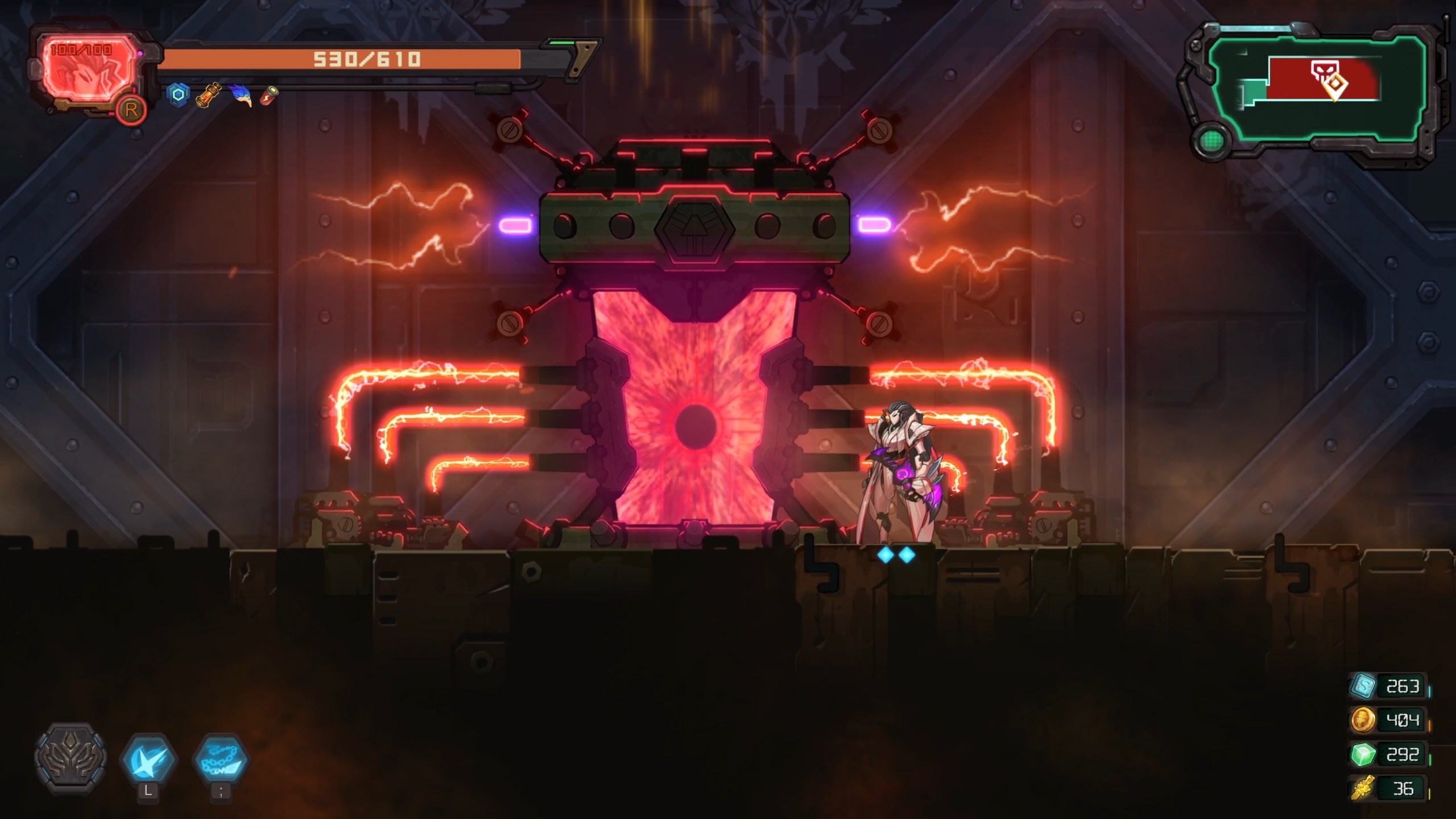The width and height of the screenshot is (1456, 819).
Task: Activate the blue star dash skill
Action: 148,759
